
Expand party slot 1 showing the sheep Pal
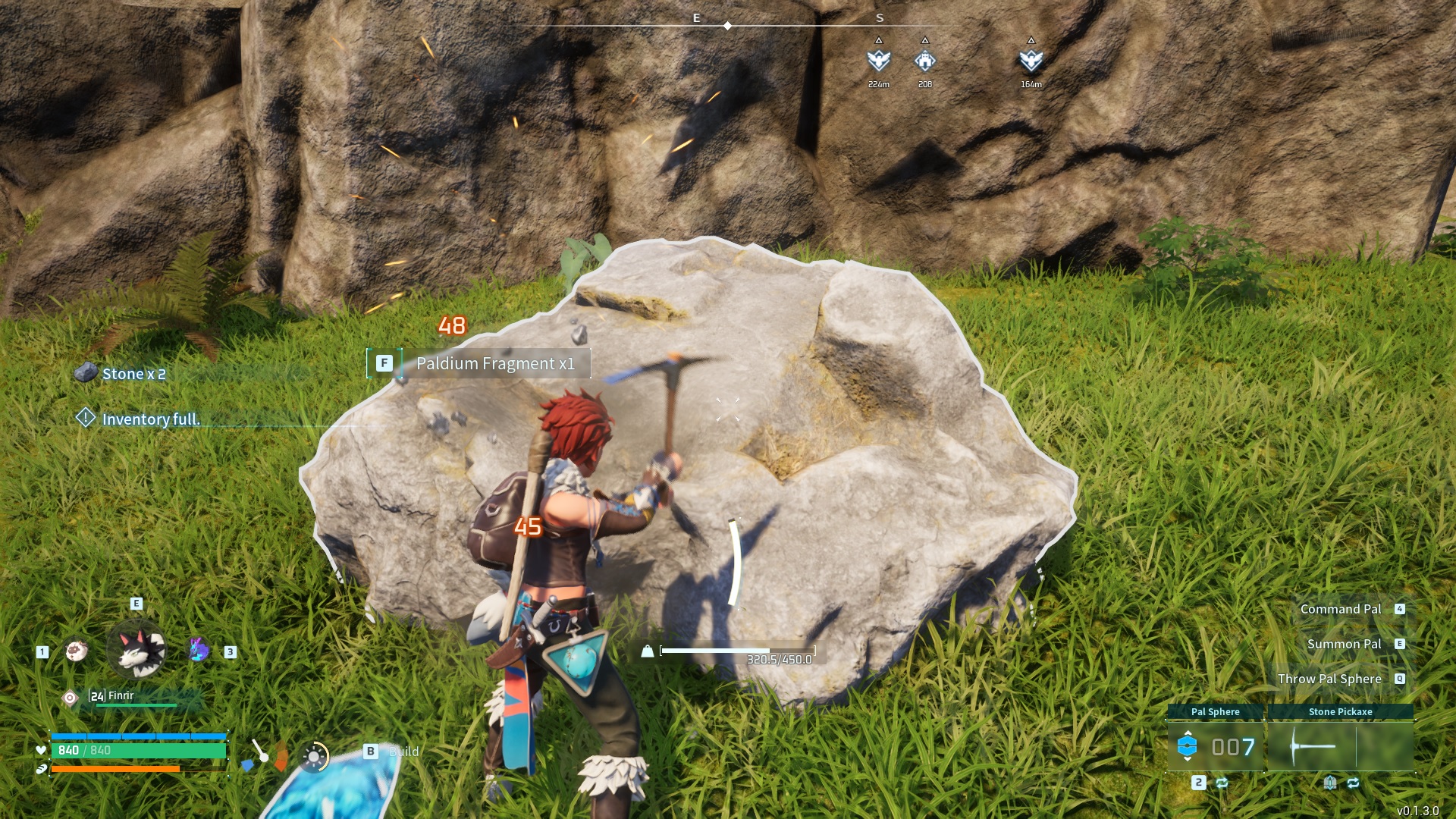click(76, 649)
